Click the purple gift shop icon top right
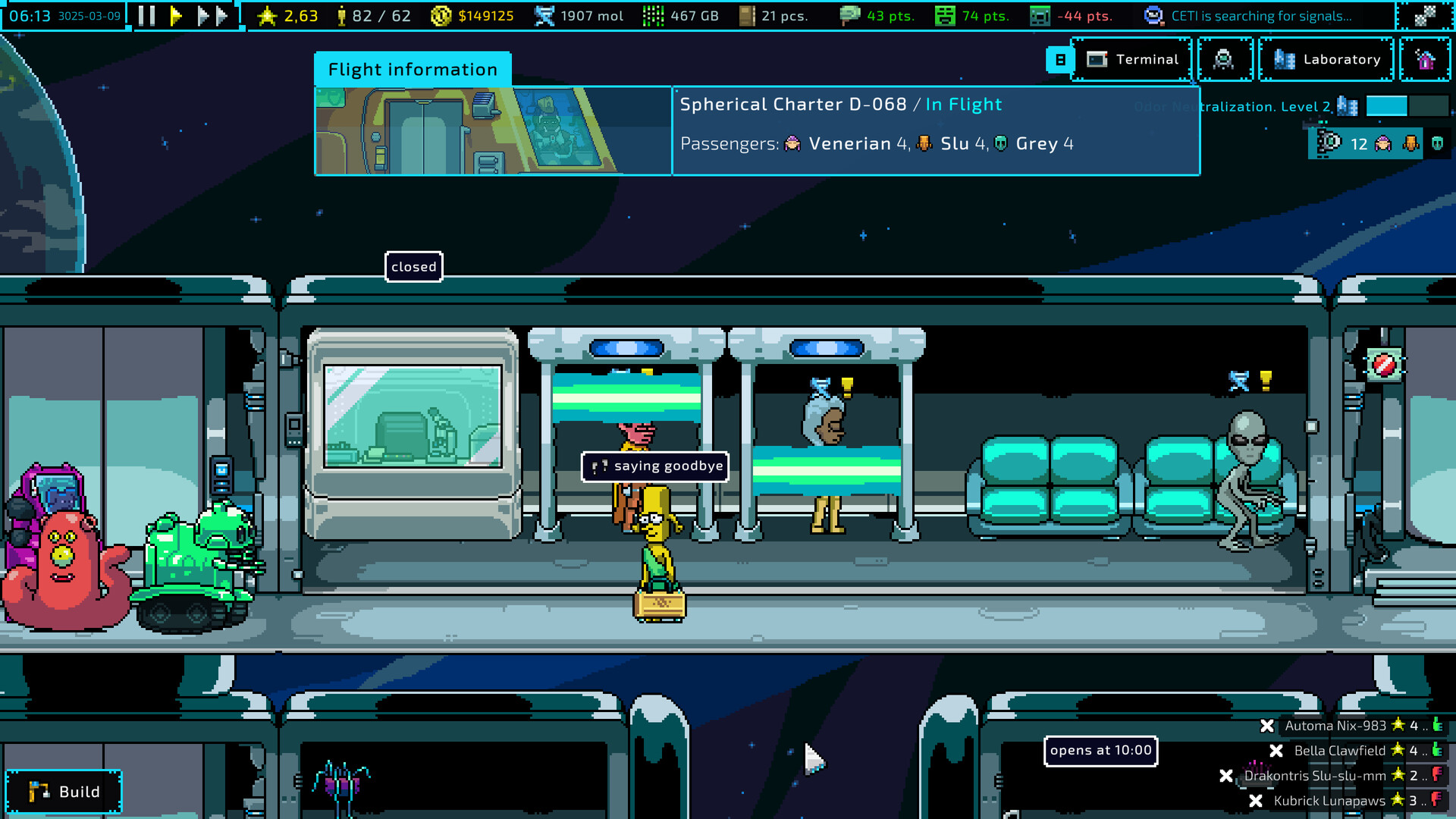 click(x=1425, y=59)
